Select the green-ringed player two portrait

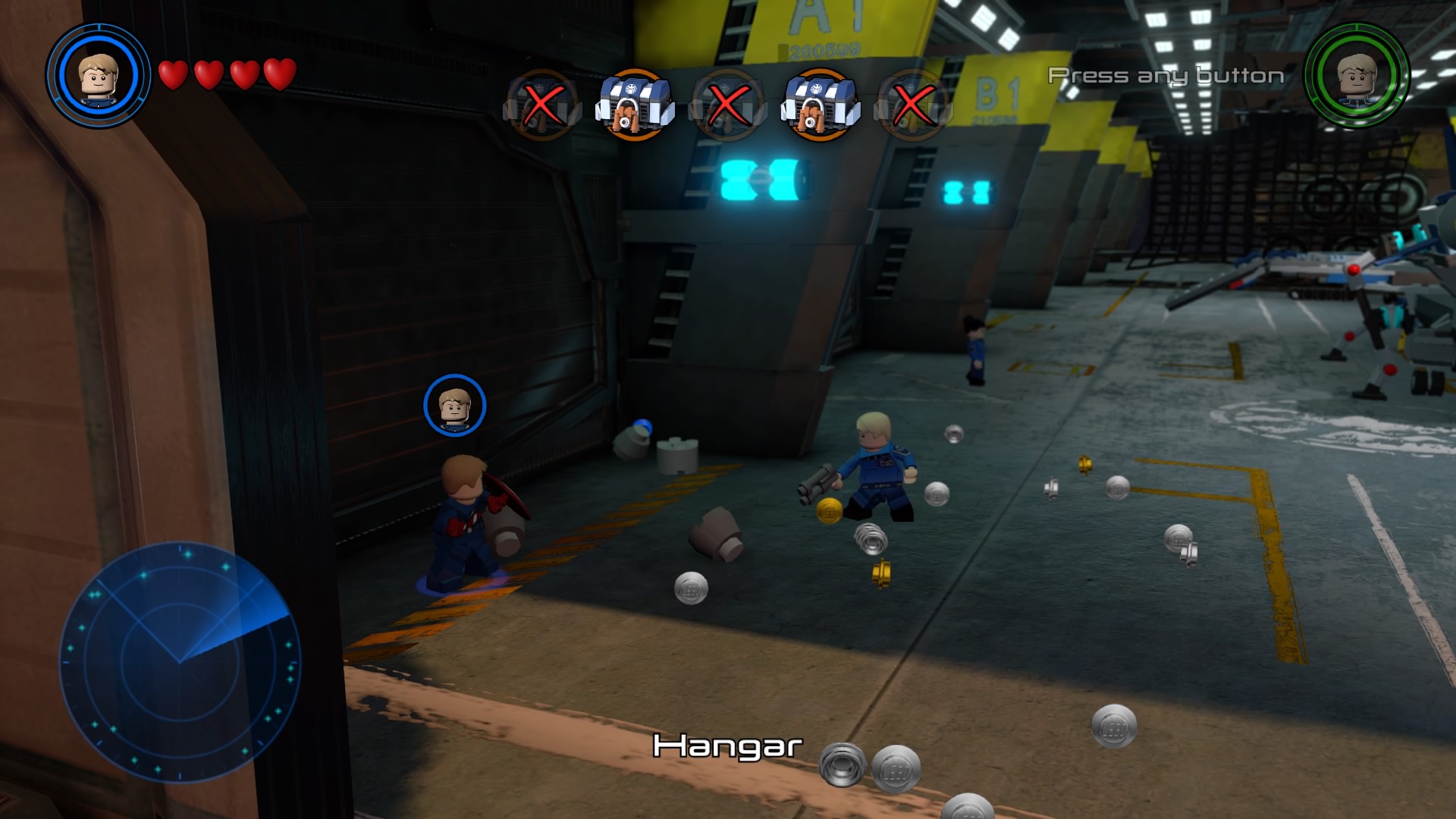1357,76
